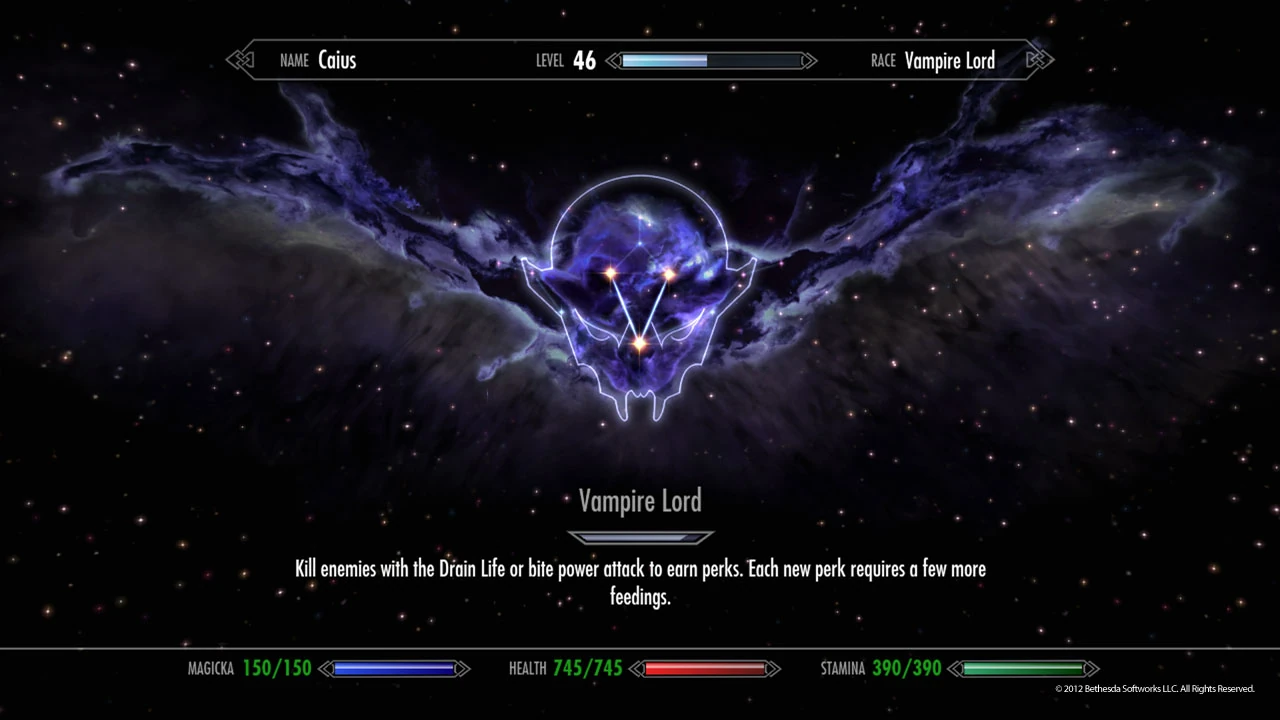Select the bottom bright perk star
Image resolution: width=1280 pixels, height=720 pixels.
pos(638,345)
